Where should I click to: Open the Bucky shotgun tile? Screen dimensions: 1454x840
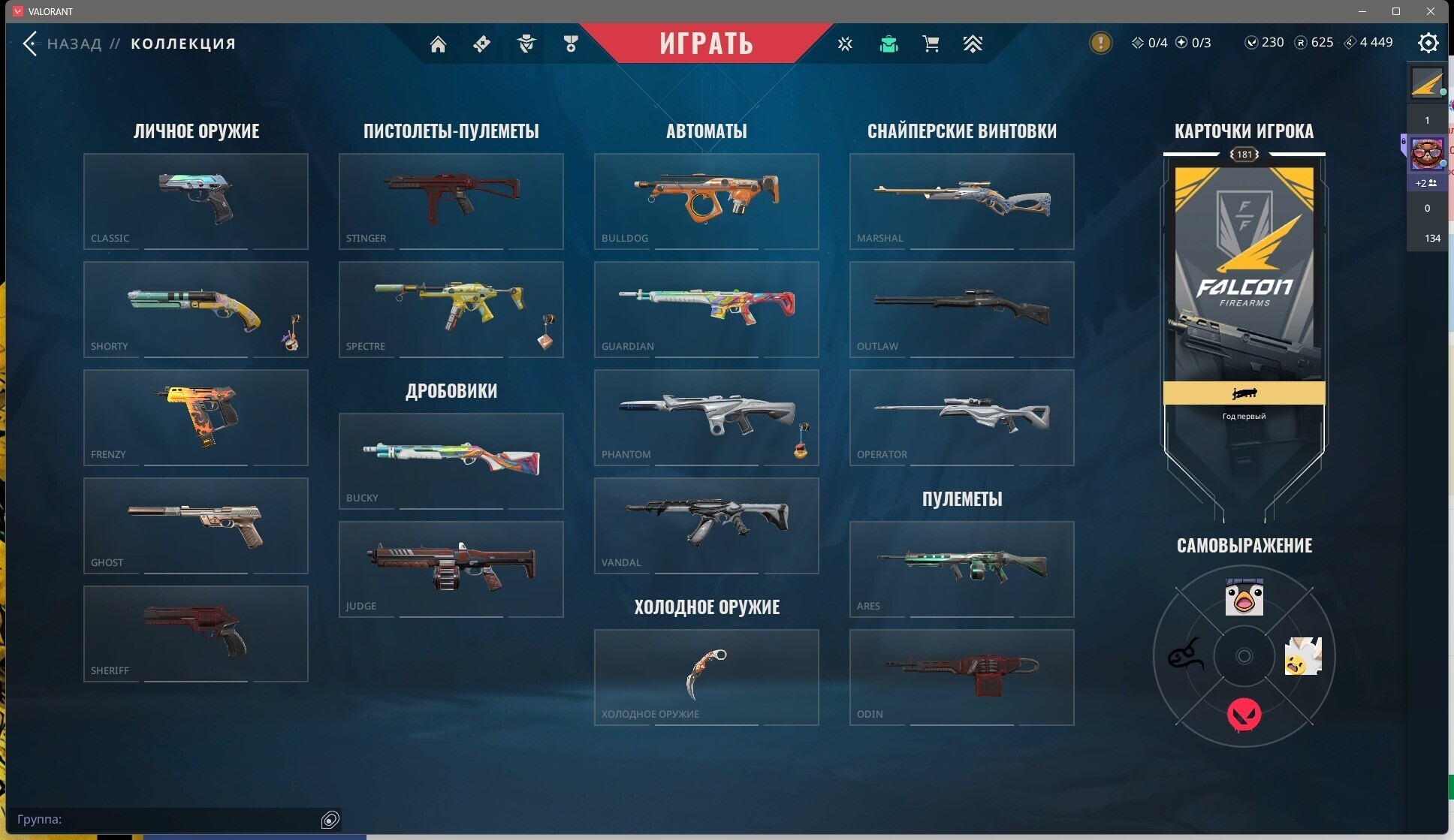point(451,461)
